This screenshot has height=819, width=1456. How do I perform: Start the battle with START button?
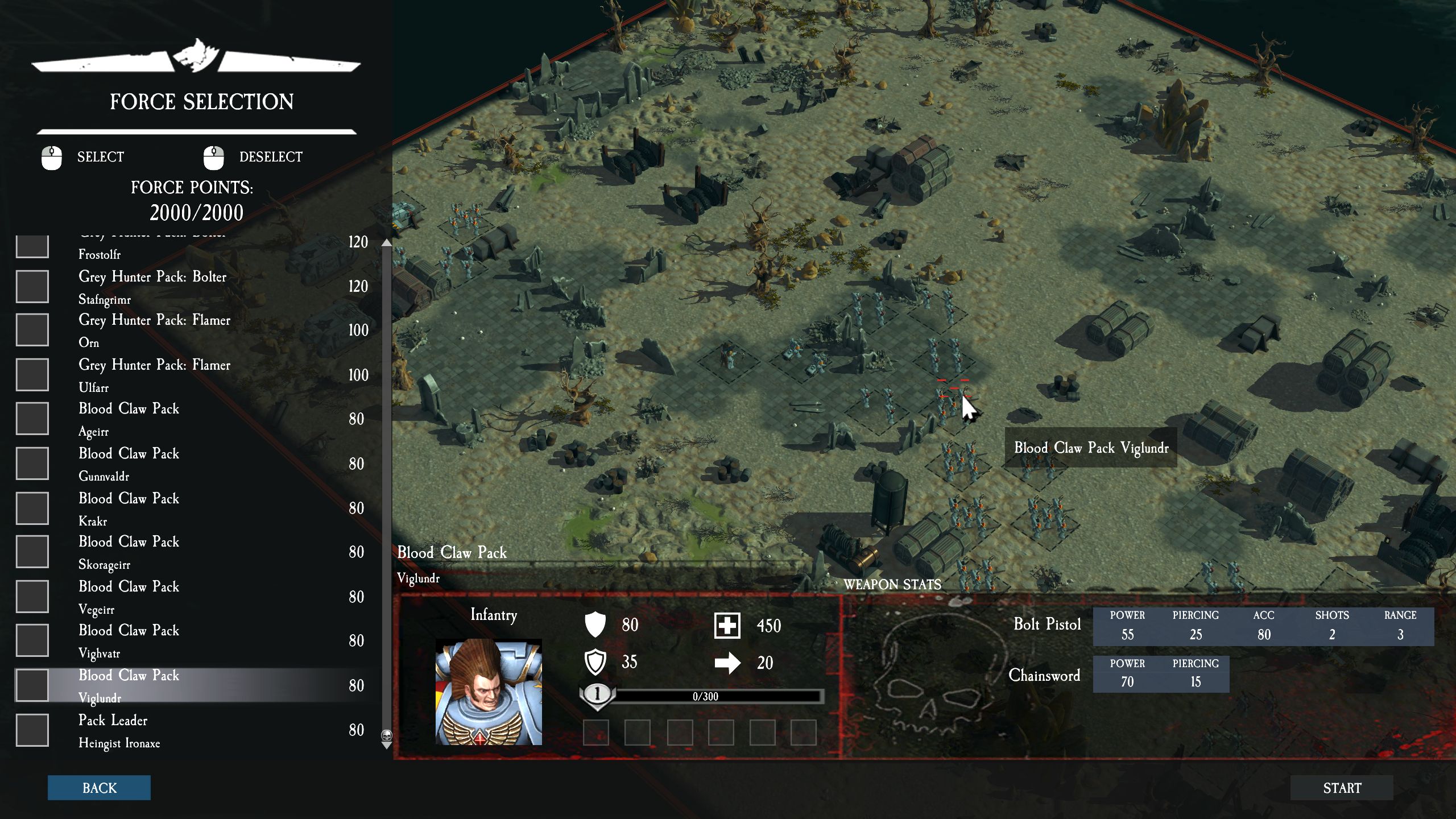coord(1342,788)
